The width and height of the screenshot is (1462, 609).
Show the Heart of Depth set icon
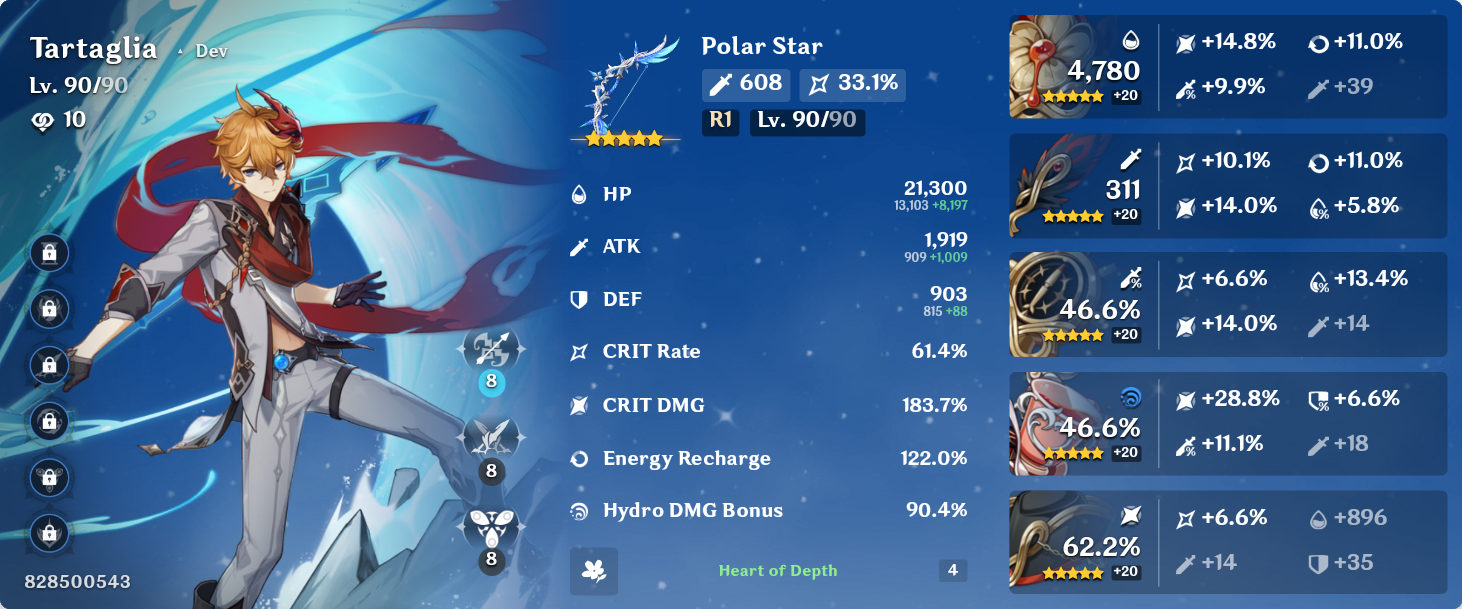pyautogui.click(x=594, y=571)
